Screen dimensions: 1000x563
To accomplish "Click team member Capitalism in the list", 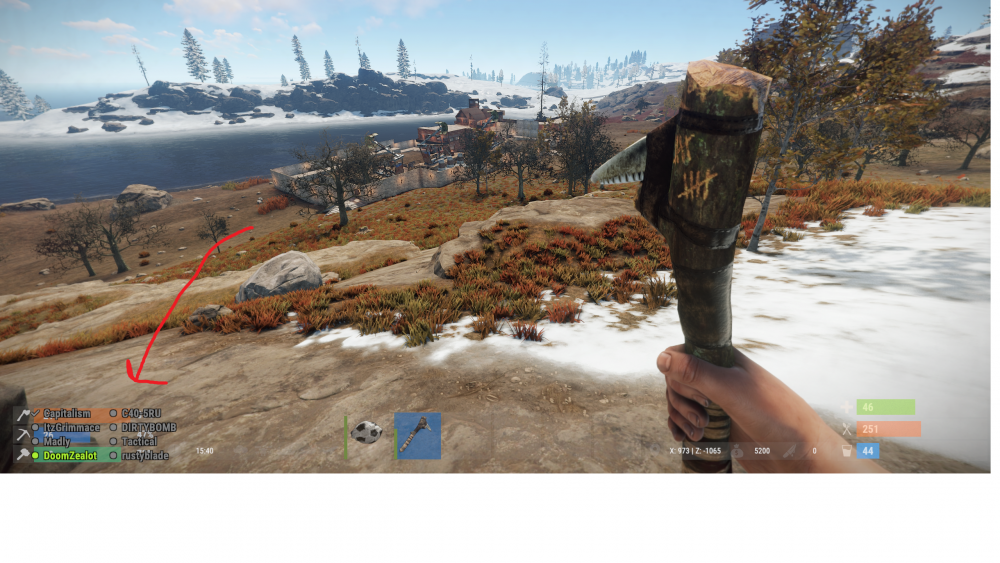I will point(67,413).
